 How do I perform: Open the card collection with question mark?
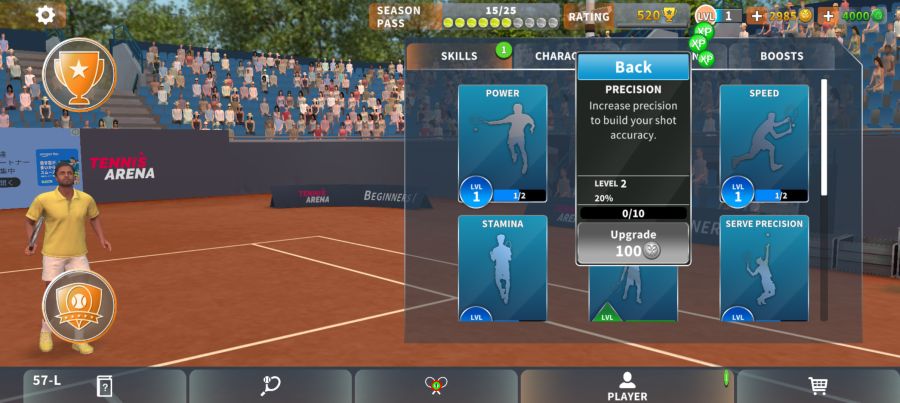(x=105, y=386)
